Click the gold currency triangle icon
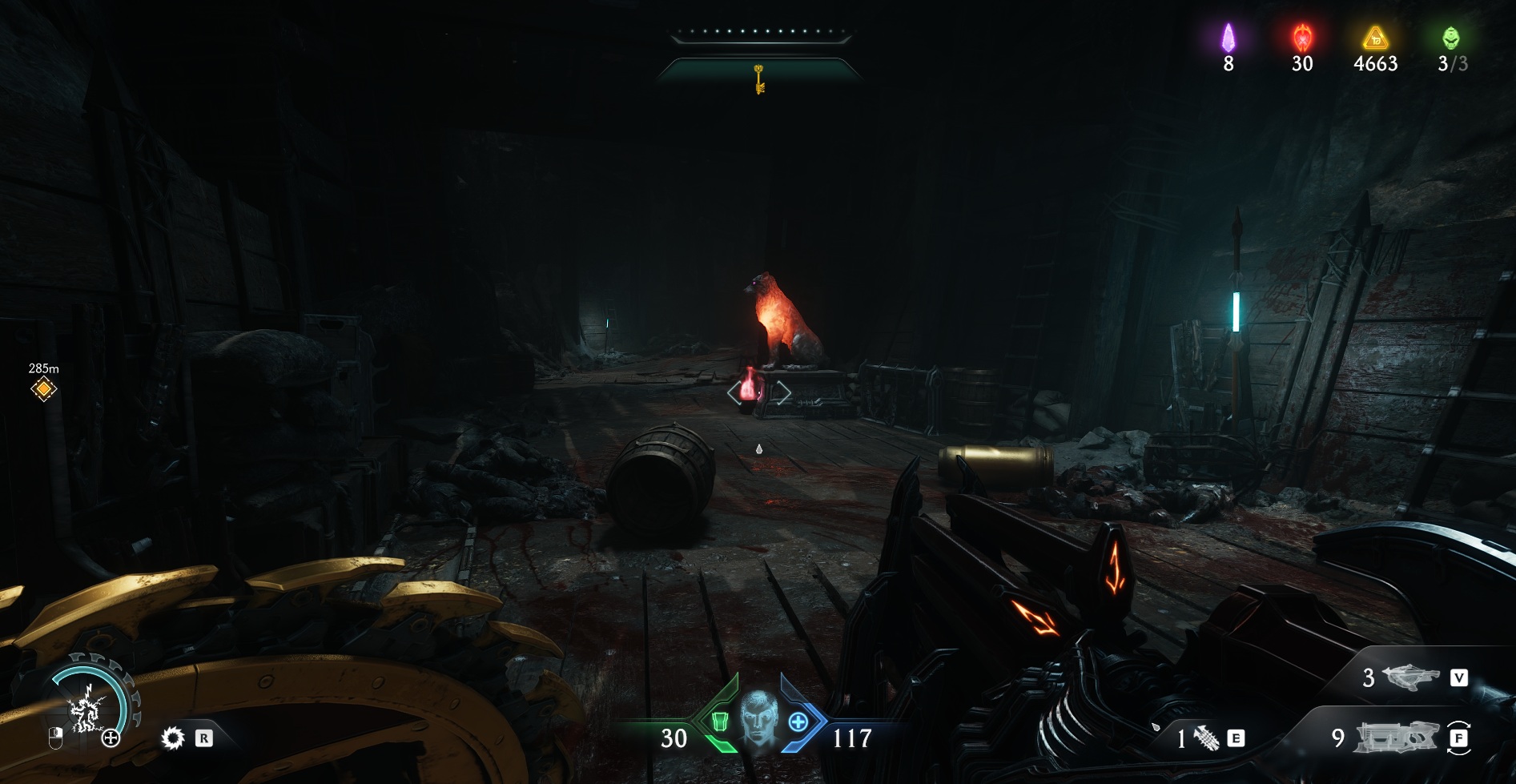This screenshot has width=1516, height=784. [1375, 38]
